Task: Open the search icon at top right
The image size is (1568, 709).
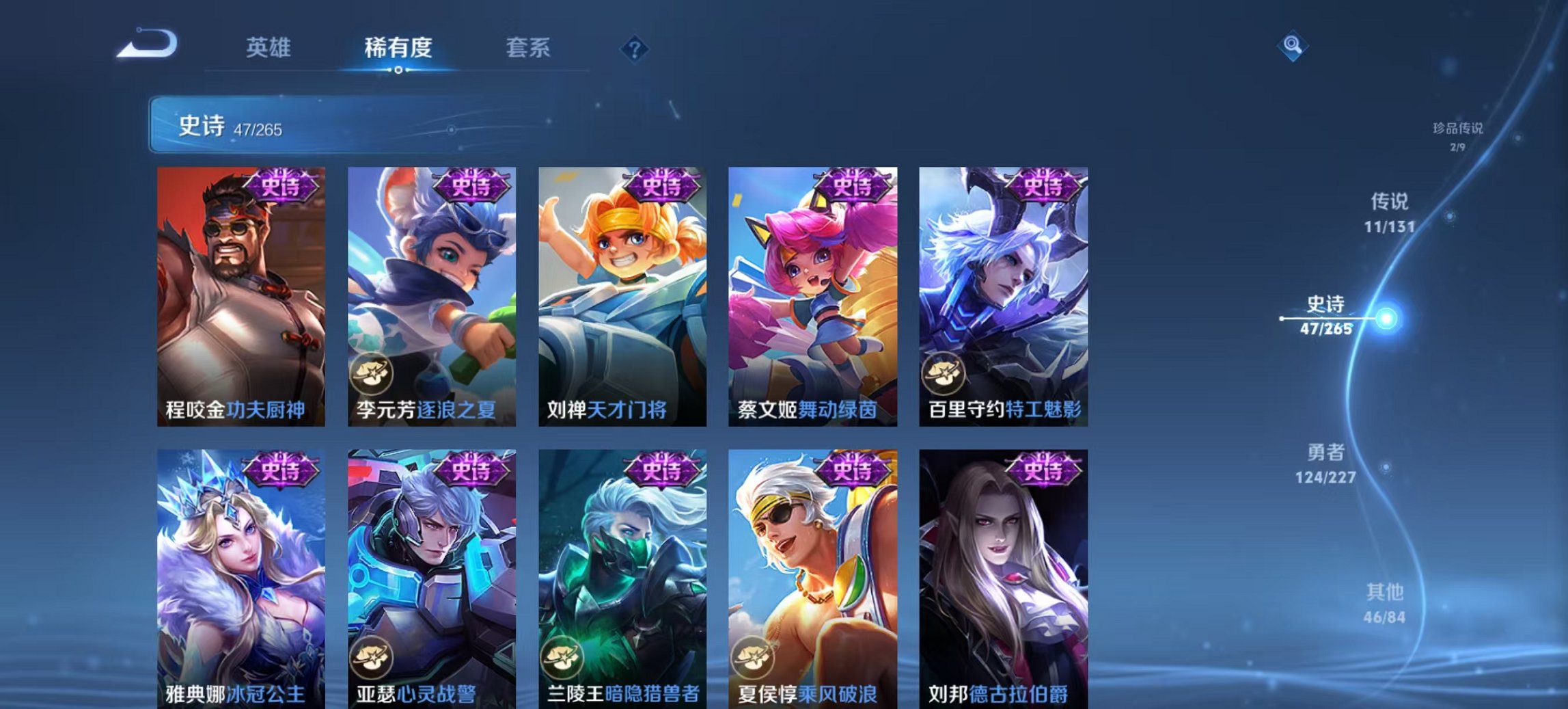Action: click(1293, 47)
